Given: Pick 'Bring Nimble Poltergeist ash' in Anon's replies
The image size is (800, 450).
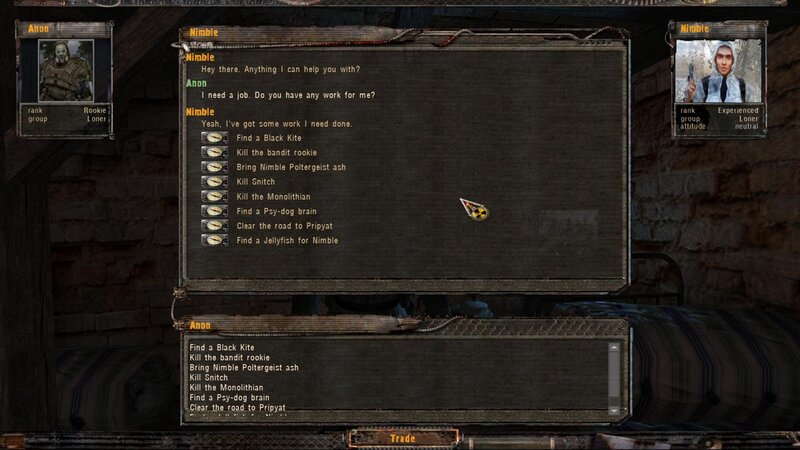Looking at the screenshot, I should coord(244,367).
